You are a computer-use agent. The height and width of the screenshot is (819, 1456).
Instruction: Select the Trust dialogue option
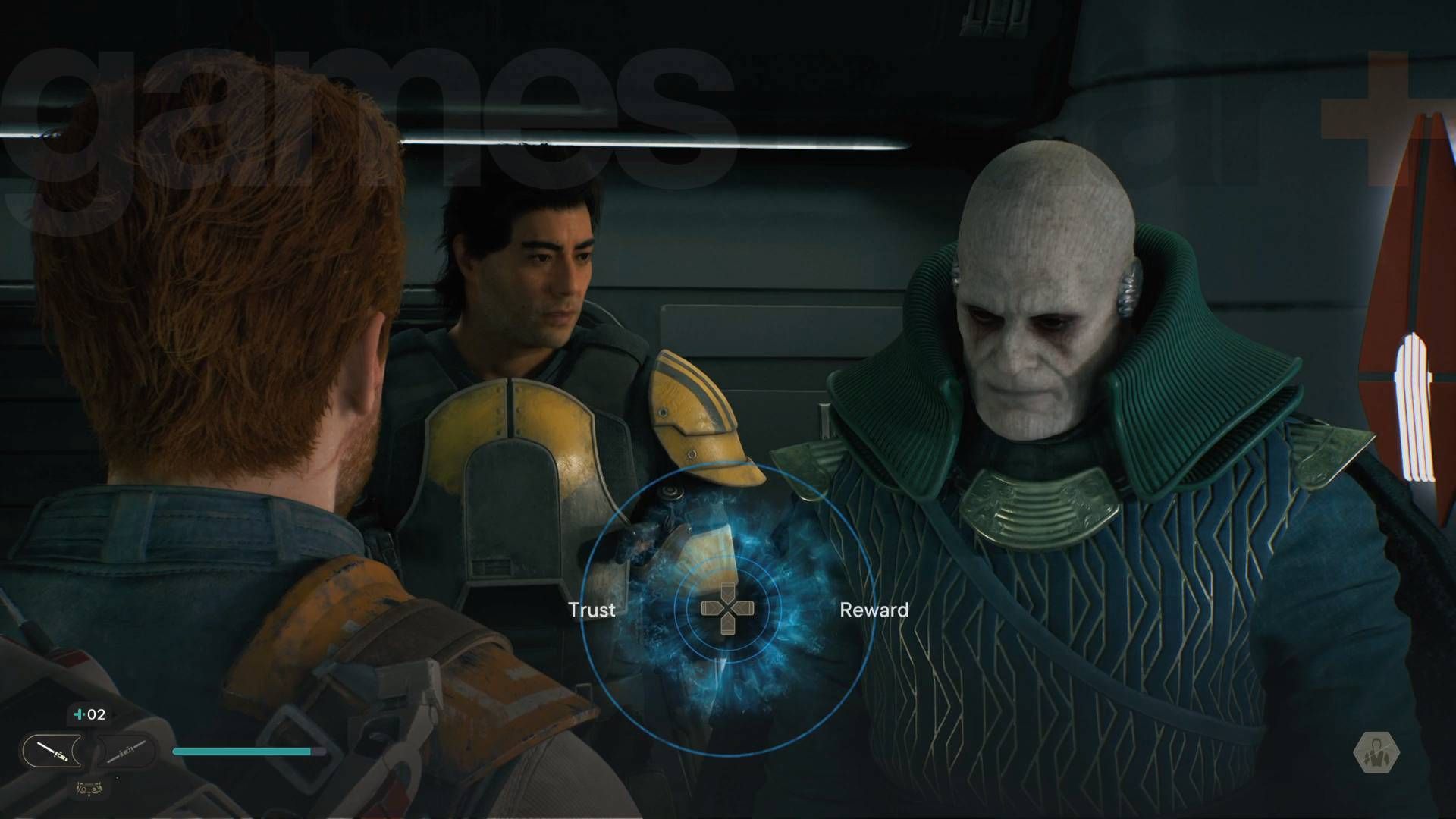591,610
